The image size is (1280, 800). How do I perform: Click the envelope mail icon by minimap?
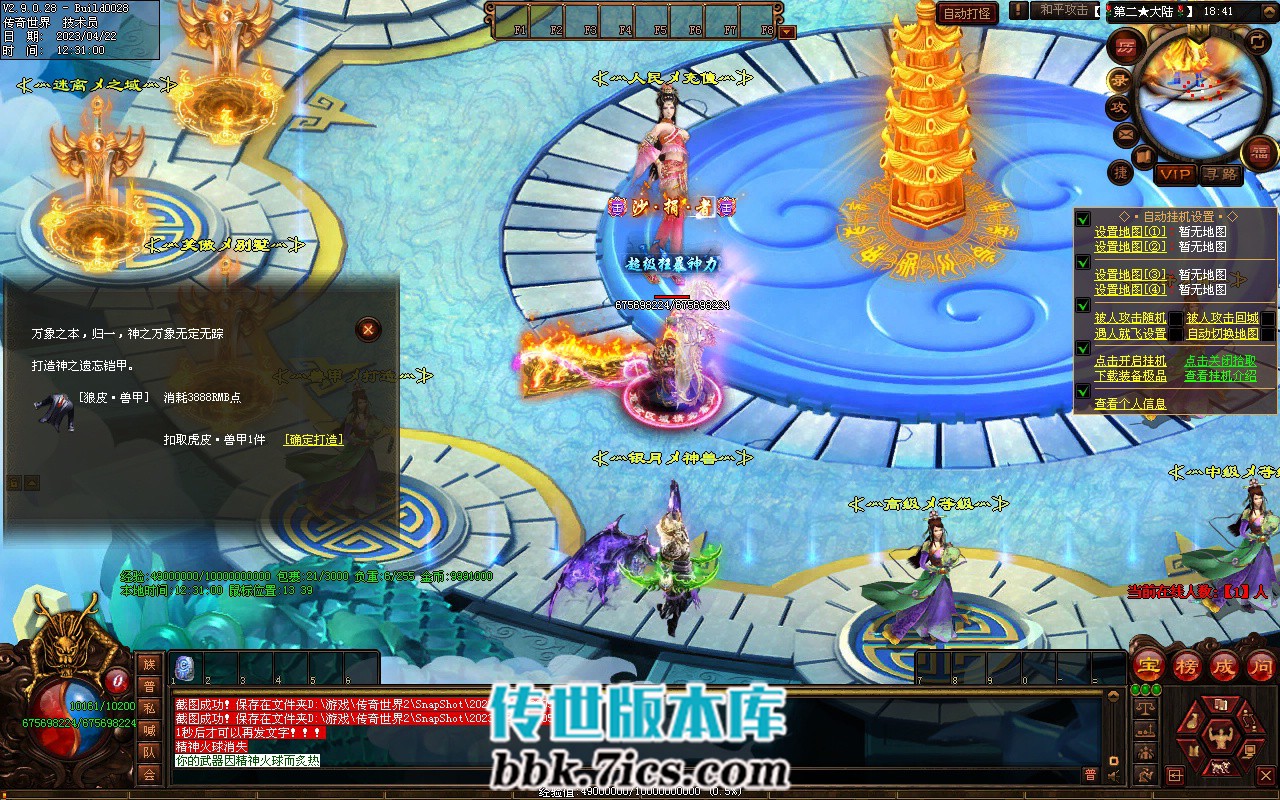(1126, 134)
